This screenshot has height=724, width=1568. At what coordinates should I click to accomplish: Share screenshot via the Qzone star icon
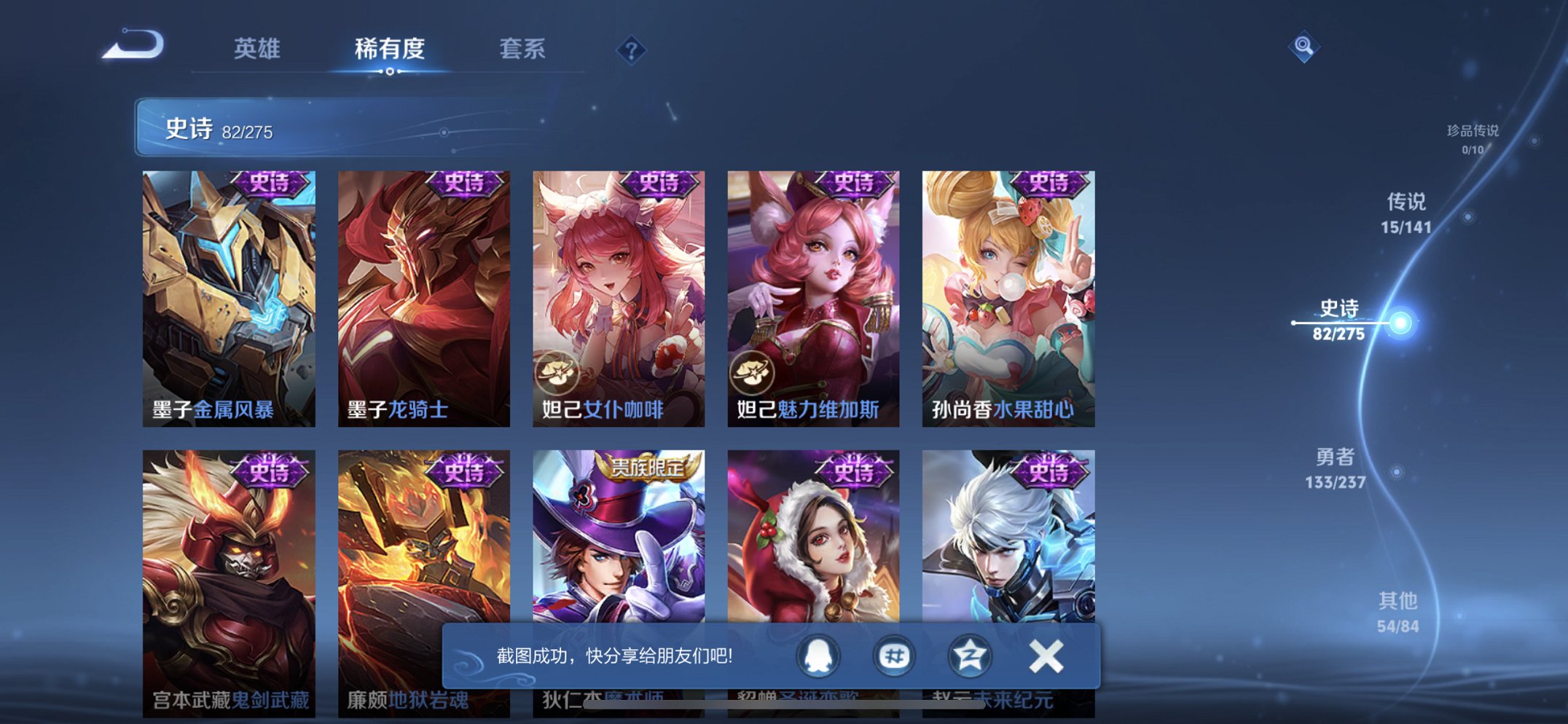click(x=969, y=655)
